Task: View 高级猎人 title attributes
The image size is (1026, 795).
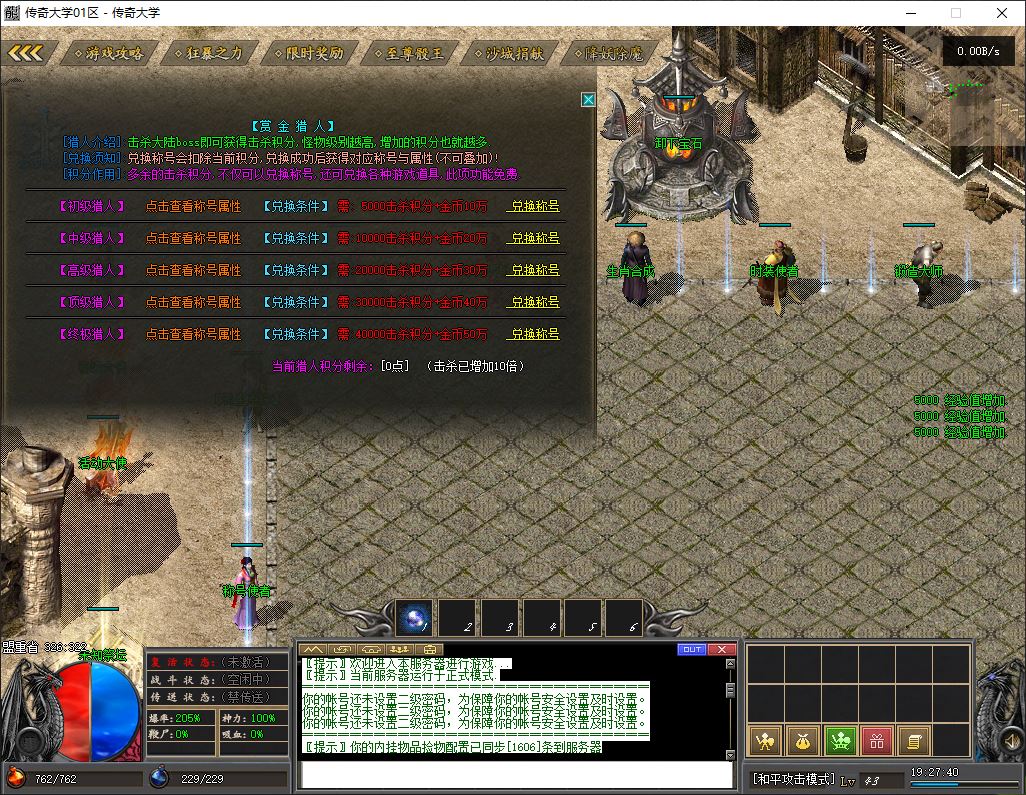Action: (193, 271)
